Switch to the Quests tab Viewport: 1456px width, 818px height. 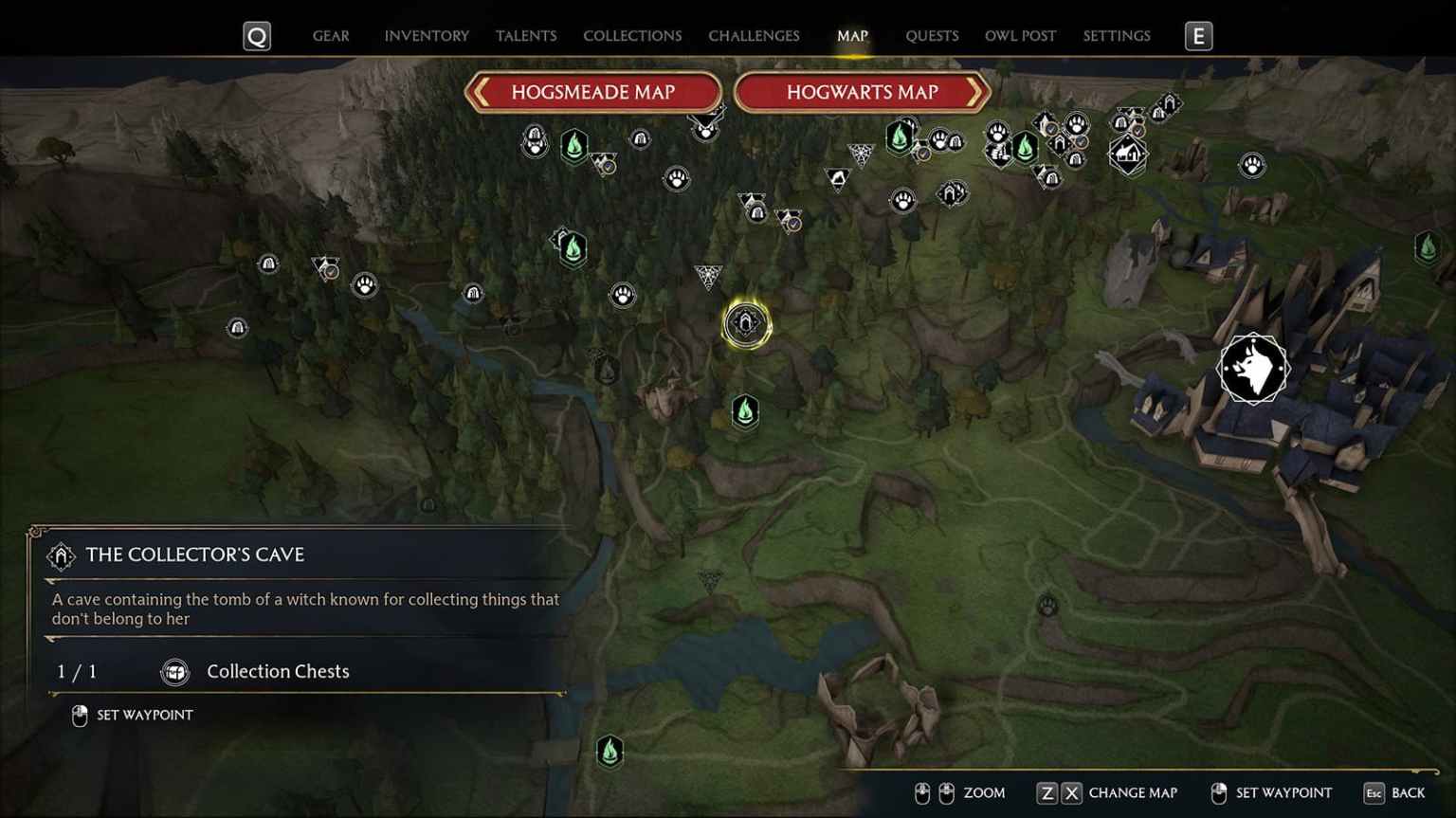[932, 35]
